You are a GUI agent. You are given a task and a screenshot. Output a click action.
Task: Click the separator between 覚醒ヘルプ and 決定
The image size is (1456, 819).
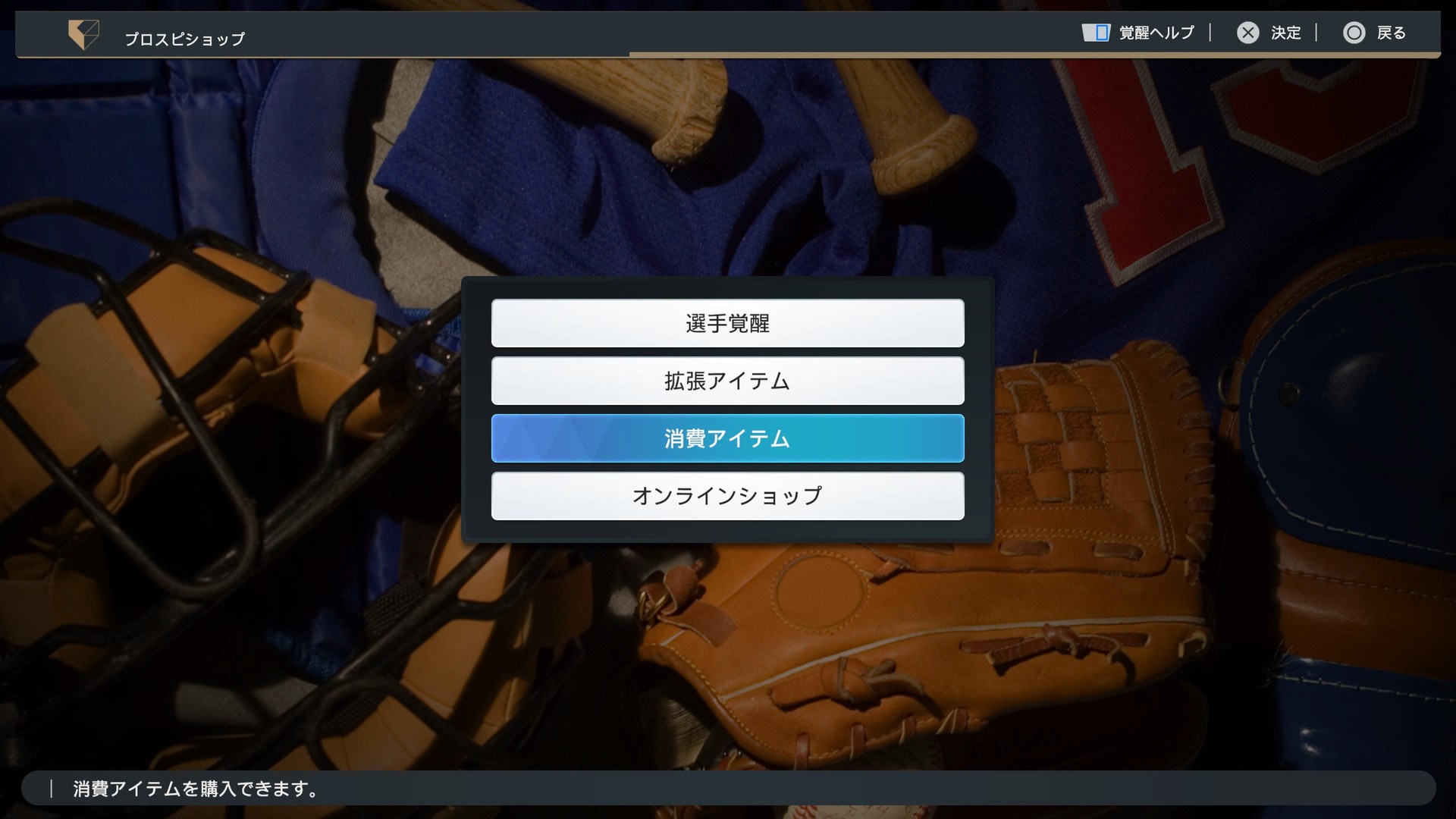[x=1211, y=33]
